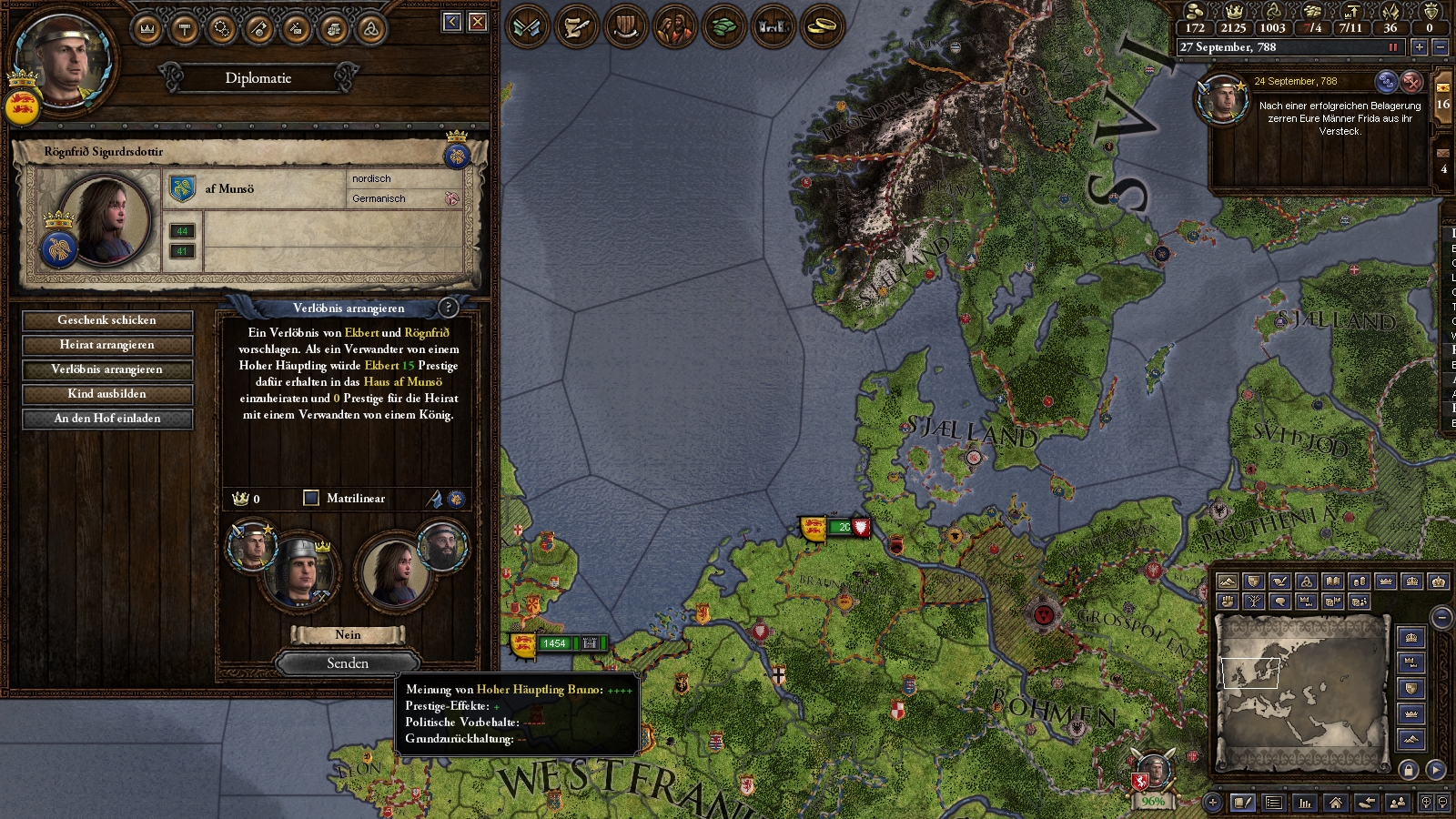This screenshot has height=819, width=1456.
Task: Open the military view with crossed flags icon
Action: point(527,26)
